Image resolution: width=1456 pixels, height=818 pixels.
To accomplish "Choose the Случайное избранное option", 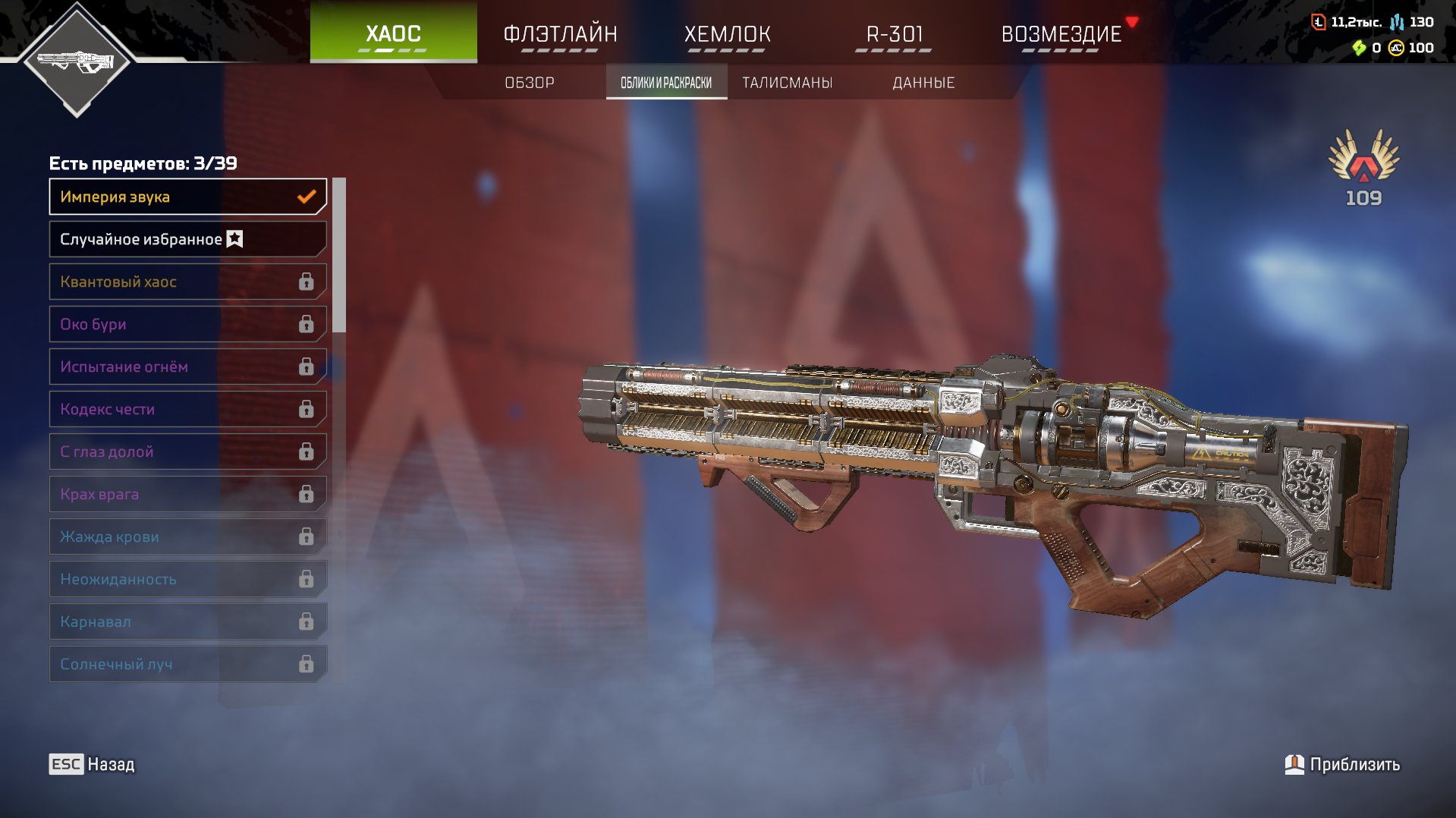I will click(187, 239).
